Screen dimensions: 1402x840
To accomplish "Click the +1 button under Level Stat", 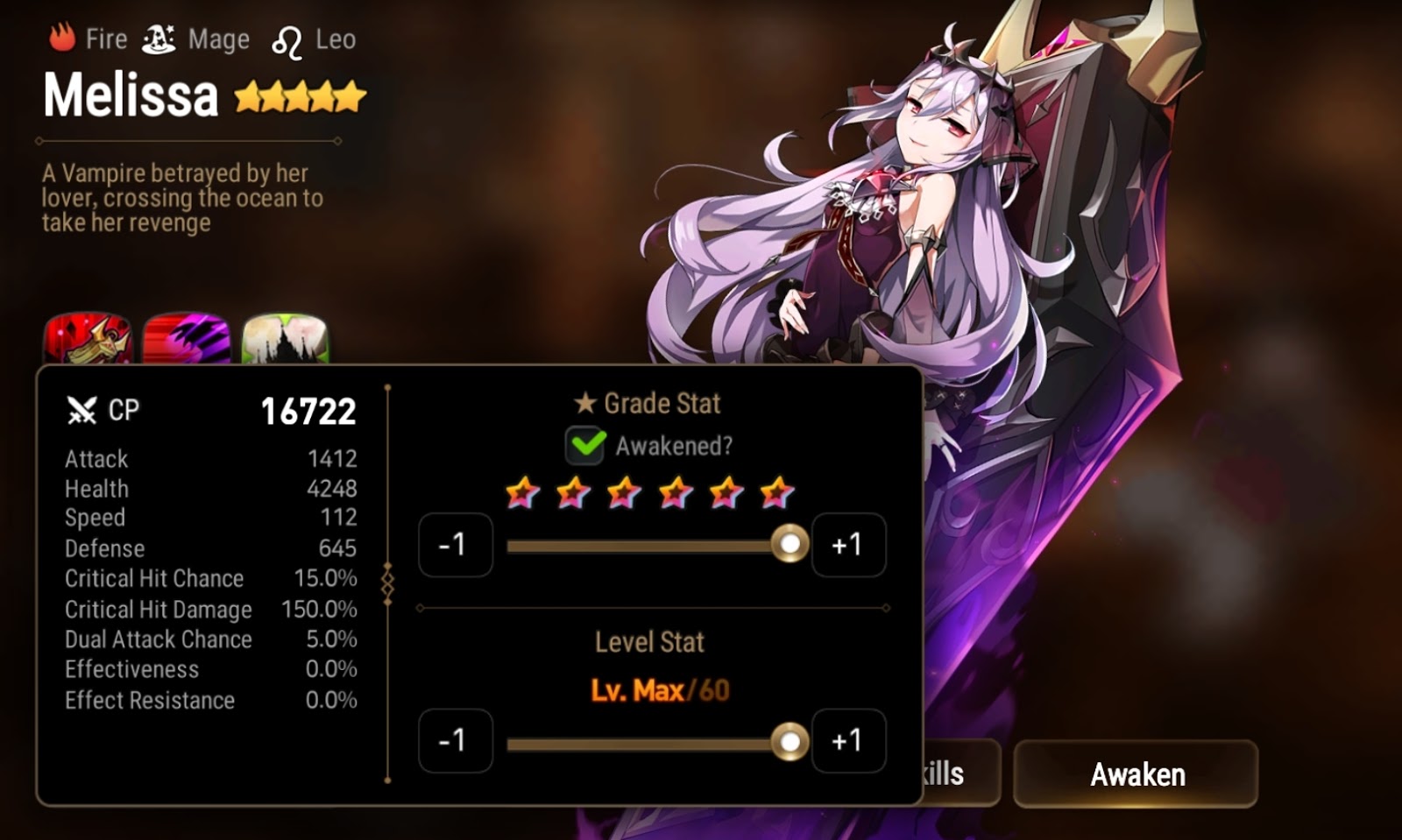I will pos(848,740).
